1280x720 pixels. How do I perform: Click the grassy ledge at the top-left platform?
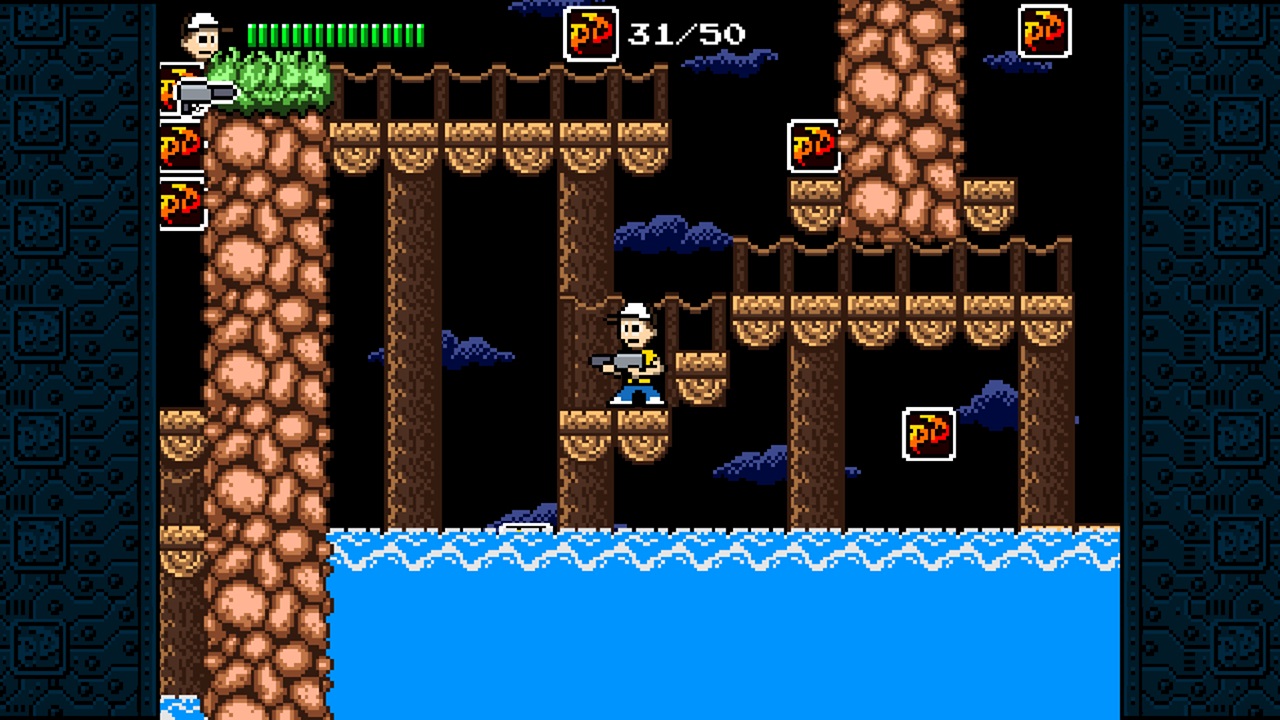tap(280, 85)
